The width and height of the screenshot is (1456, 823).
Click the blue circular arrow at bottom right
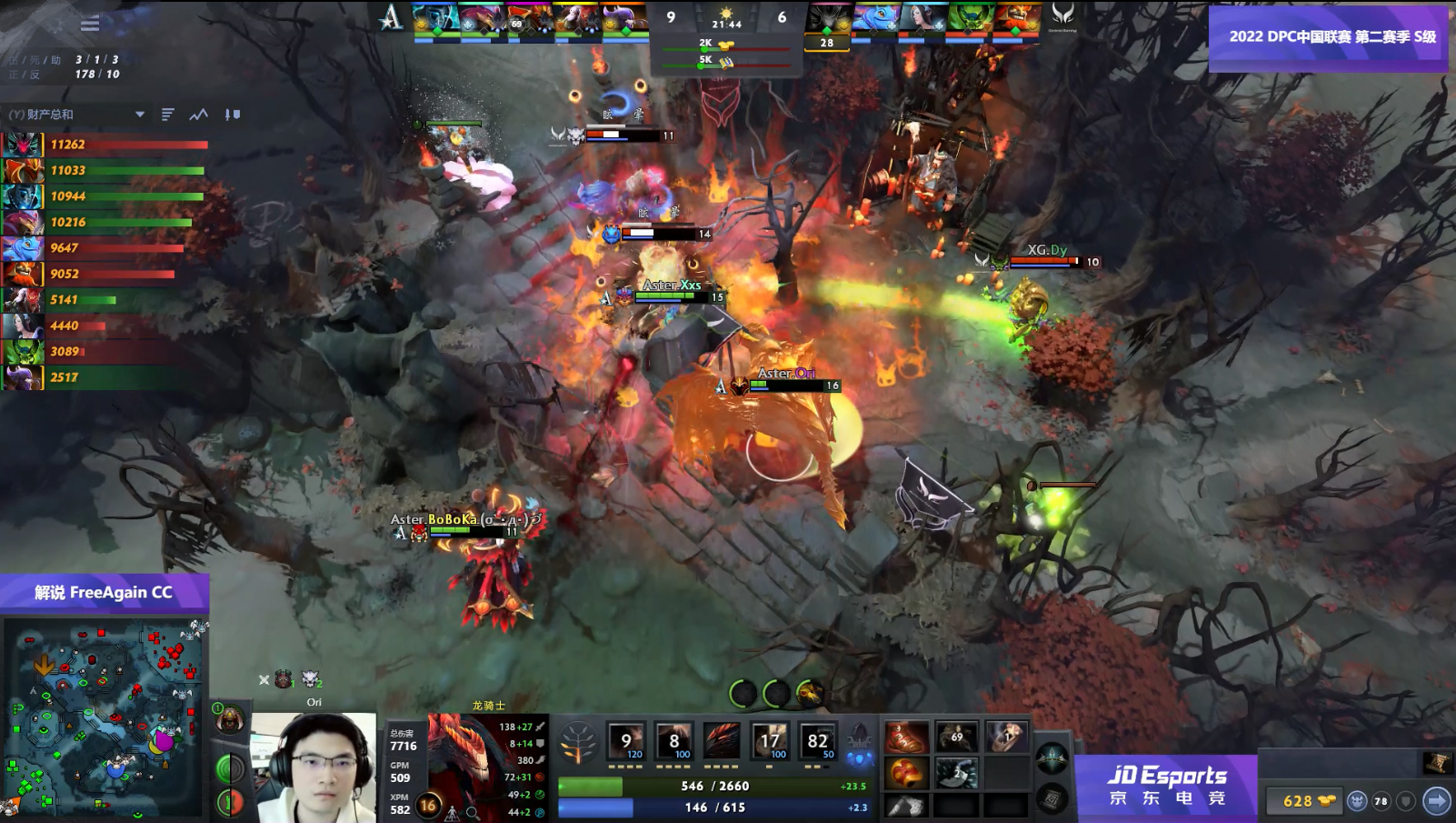point(1436,800)
